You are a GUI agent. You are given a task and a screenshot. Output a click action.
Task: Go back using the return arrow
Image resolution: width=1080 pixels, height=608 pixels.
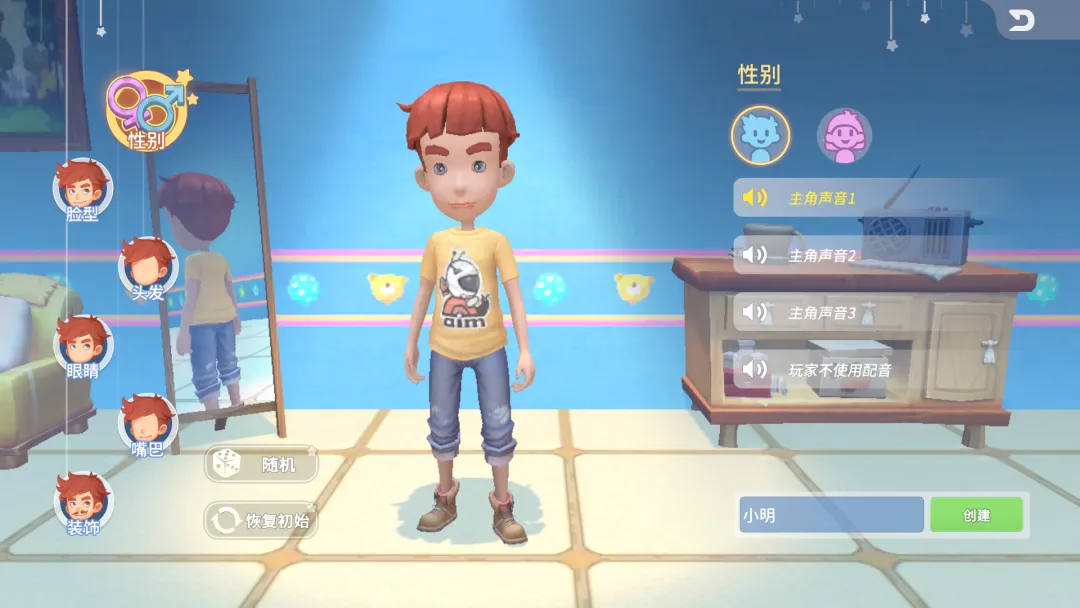click(x=1021, y=20)
